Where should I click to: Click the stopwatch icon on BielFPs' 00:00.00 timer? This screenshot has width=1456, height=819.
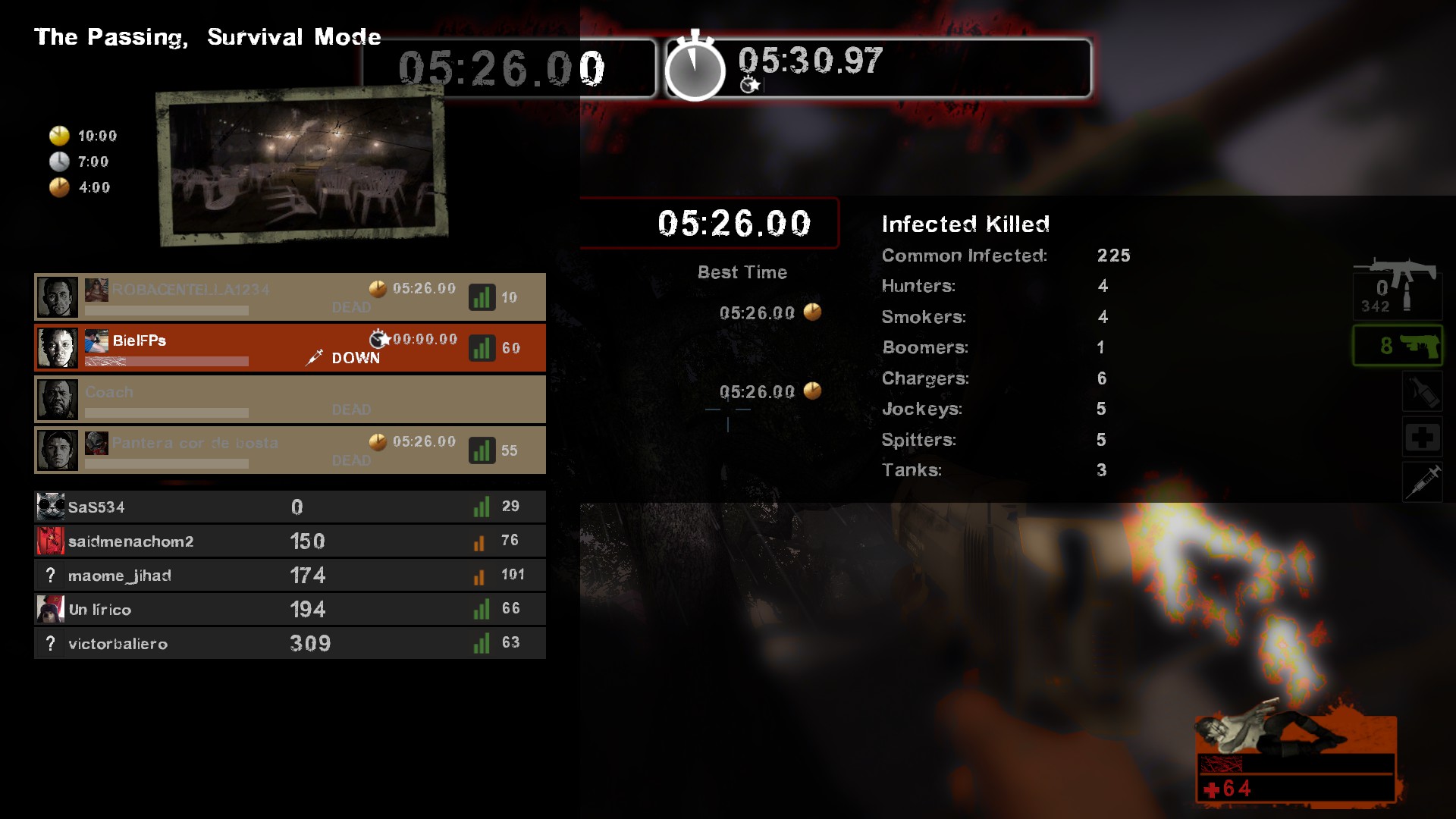pos(378,340)
